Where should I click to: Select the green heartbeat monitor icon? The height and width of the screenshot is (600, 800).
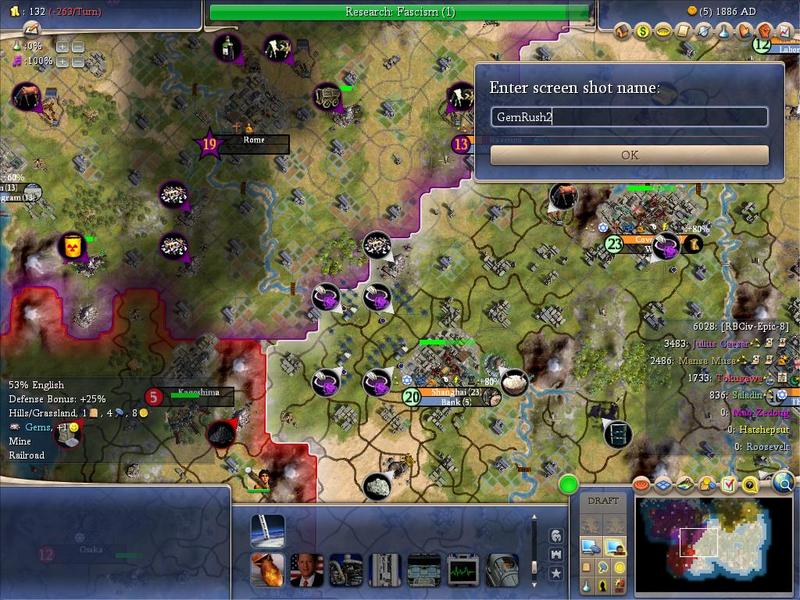[x=463, y=569]
